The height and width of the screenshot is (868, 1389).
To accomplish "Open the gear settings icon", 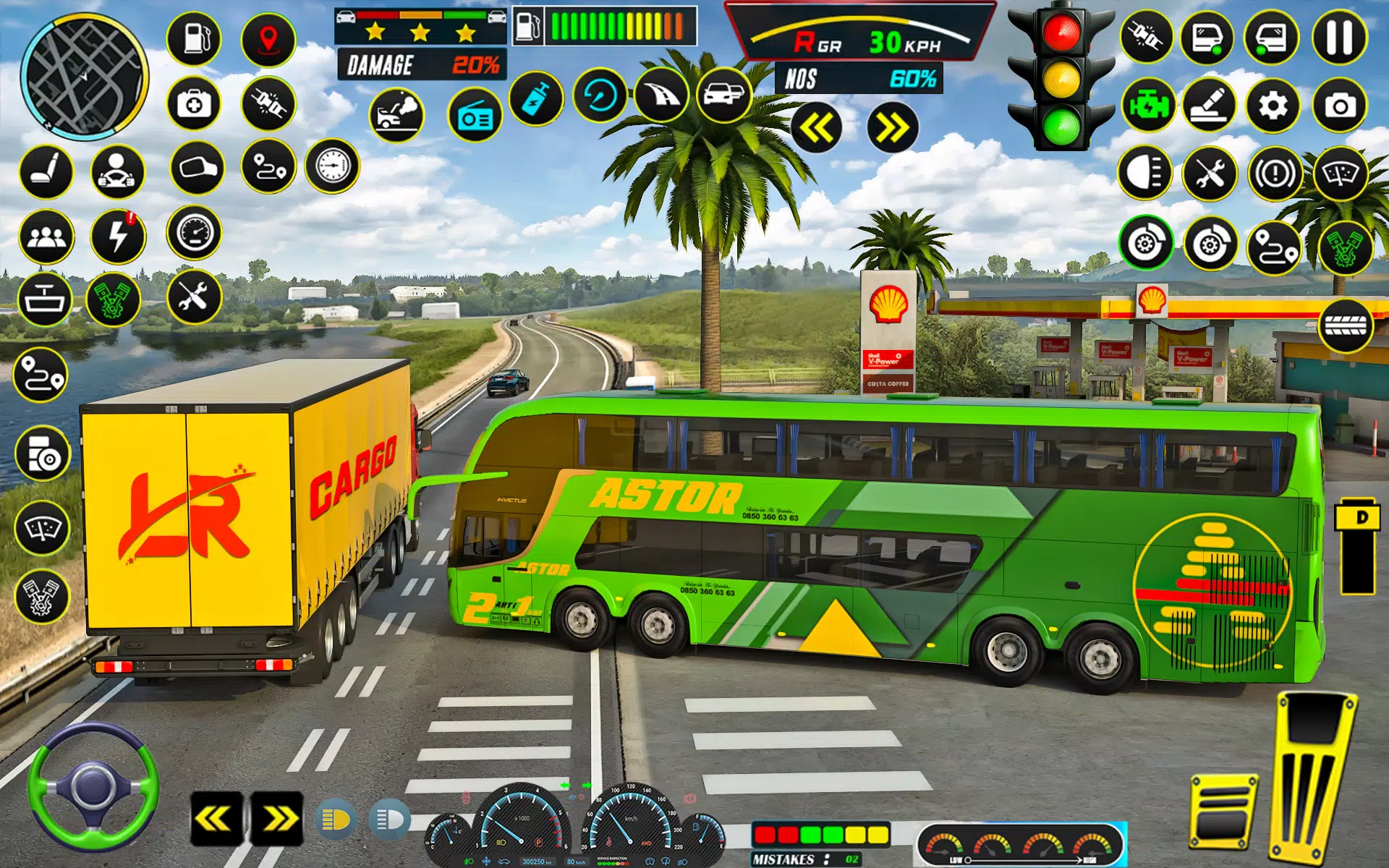I will point(1273,106).
